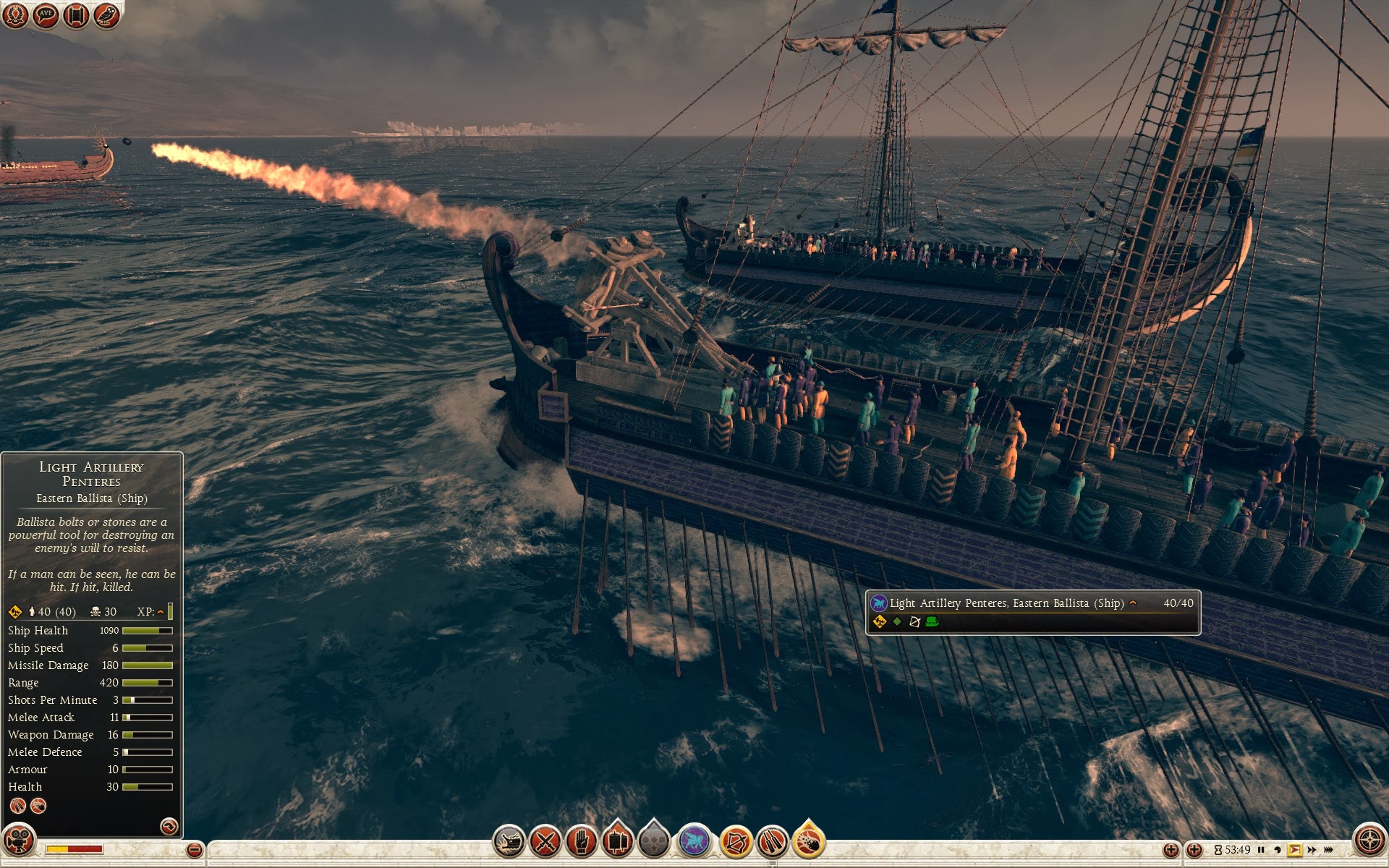The width and height of the screenshot is (1389, 868).
Task: Activate the flaming shot ability
Action: click(x=809, y=842)
